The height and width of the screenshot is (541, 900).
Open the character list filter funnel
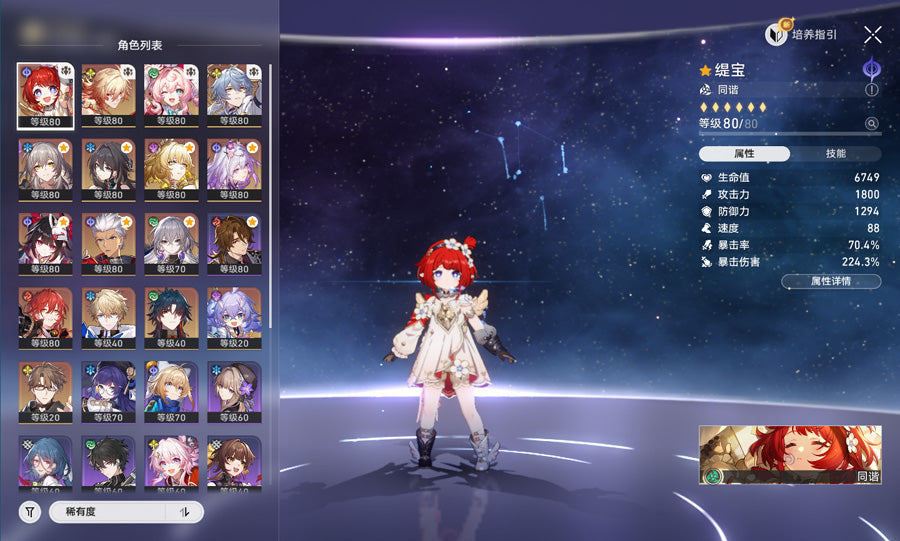(31, 512)
